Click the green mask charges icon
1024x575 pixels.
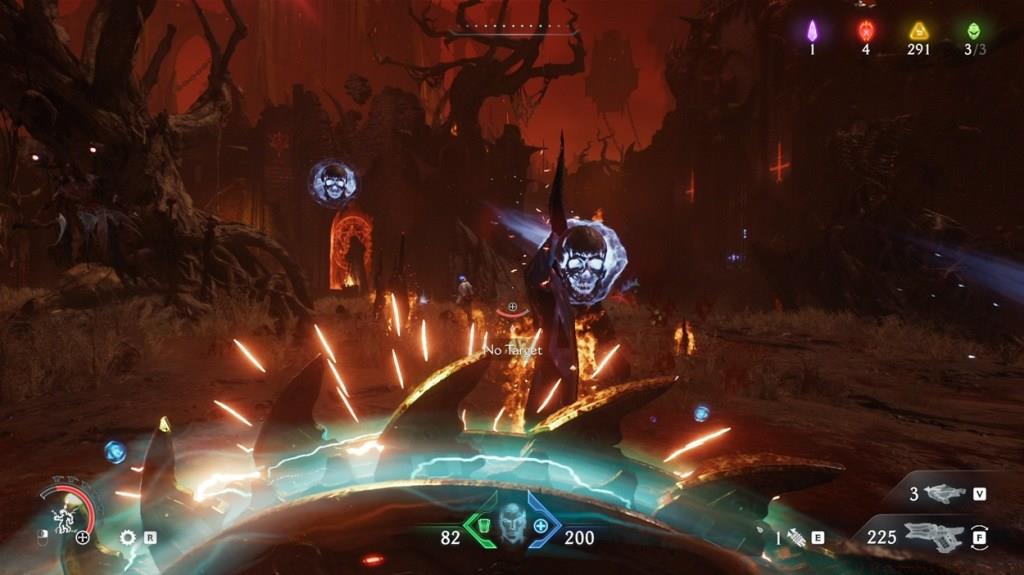973,30
